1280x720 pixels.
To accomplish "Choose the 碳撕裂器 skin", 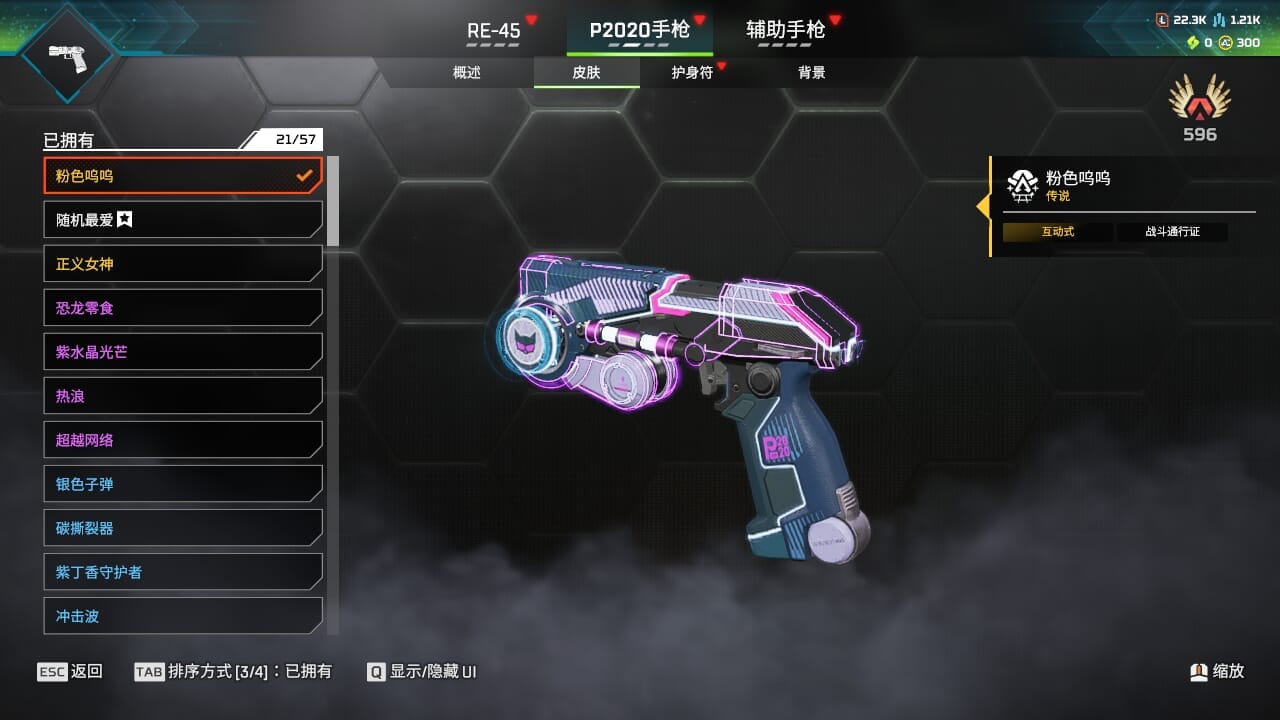I will click(x=183, y=528).
